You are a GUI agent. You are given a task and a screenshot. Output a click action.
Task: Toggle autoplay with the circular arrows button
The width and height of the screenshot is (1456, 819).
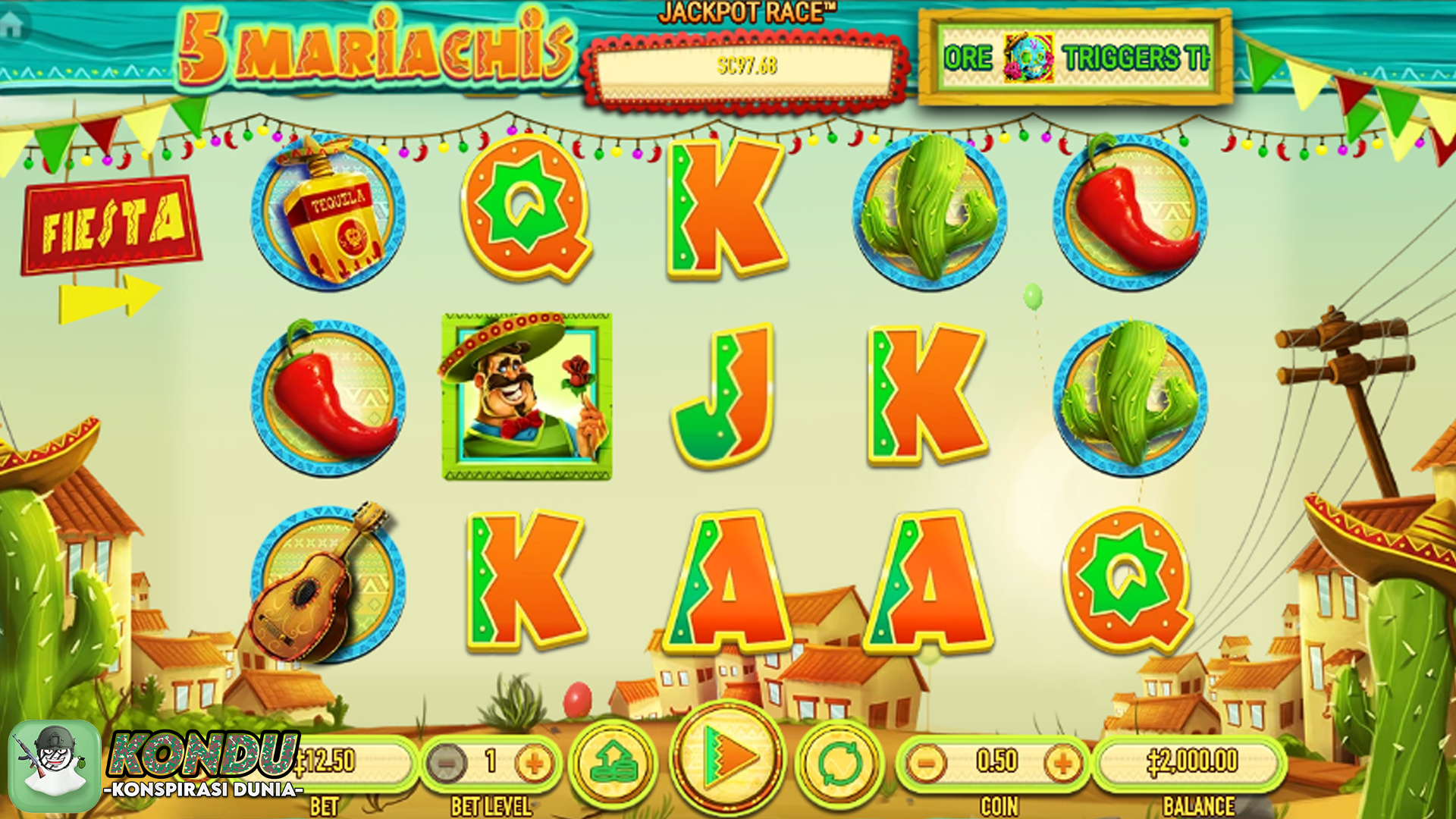tap(840, 762)
